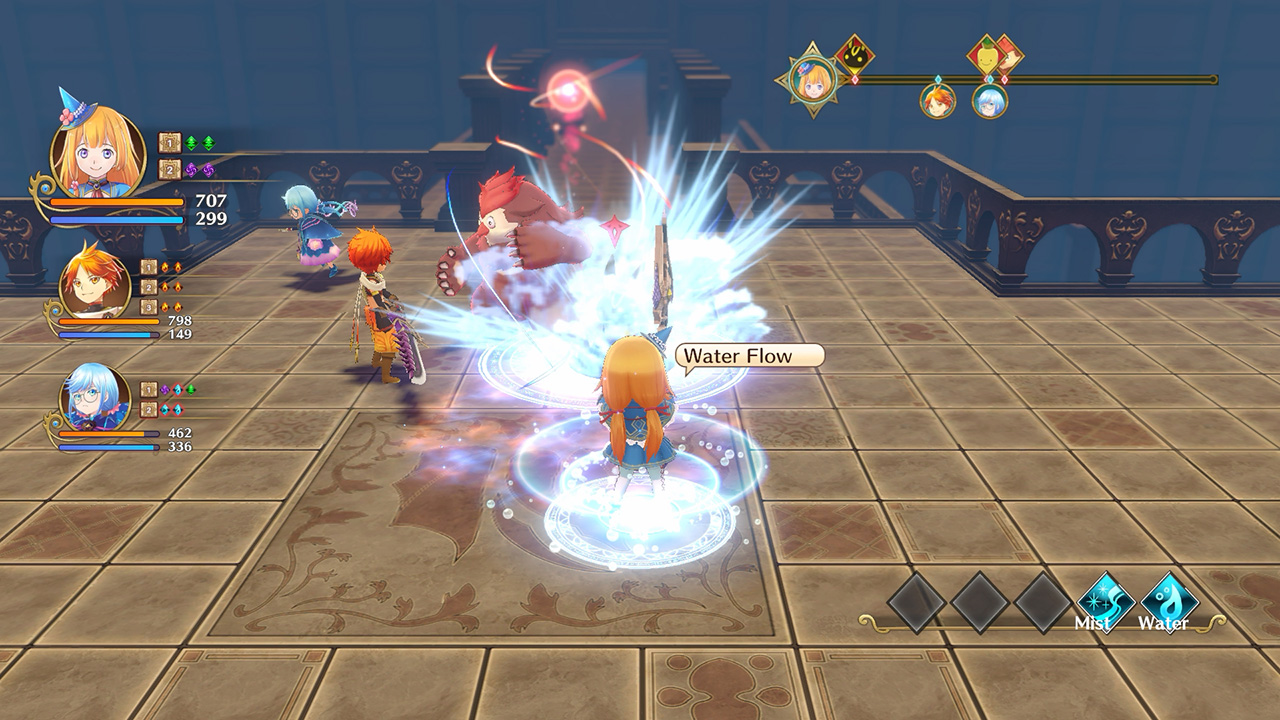Expand buff slot numbered 2 on the top portrait
Image resolution: width=1280 pixels, height=720 pixels.
[x=168, y=168]
